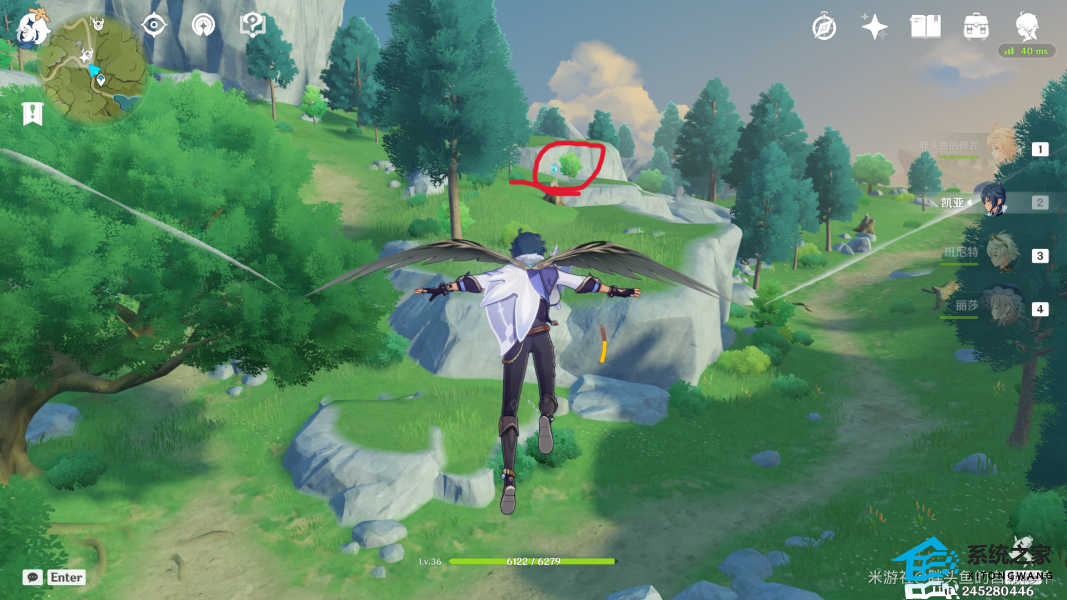Open the chat box with Enter label
1067x600 pixels.
pyautogui.click(x=55, y=577)
